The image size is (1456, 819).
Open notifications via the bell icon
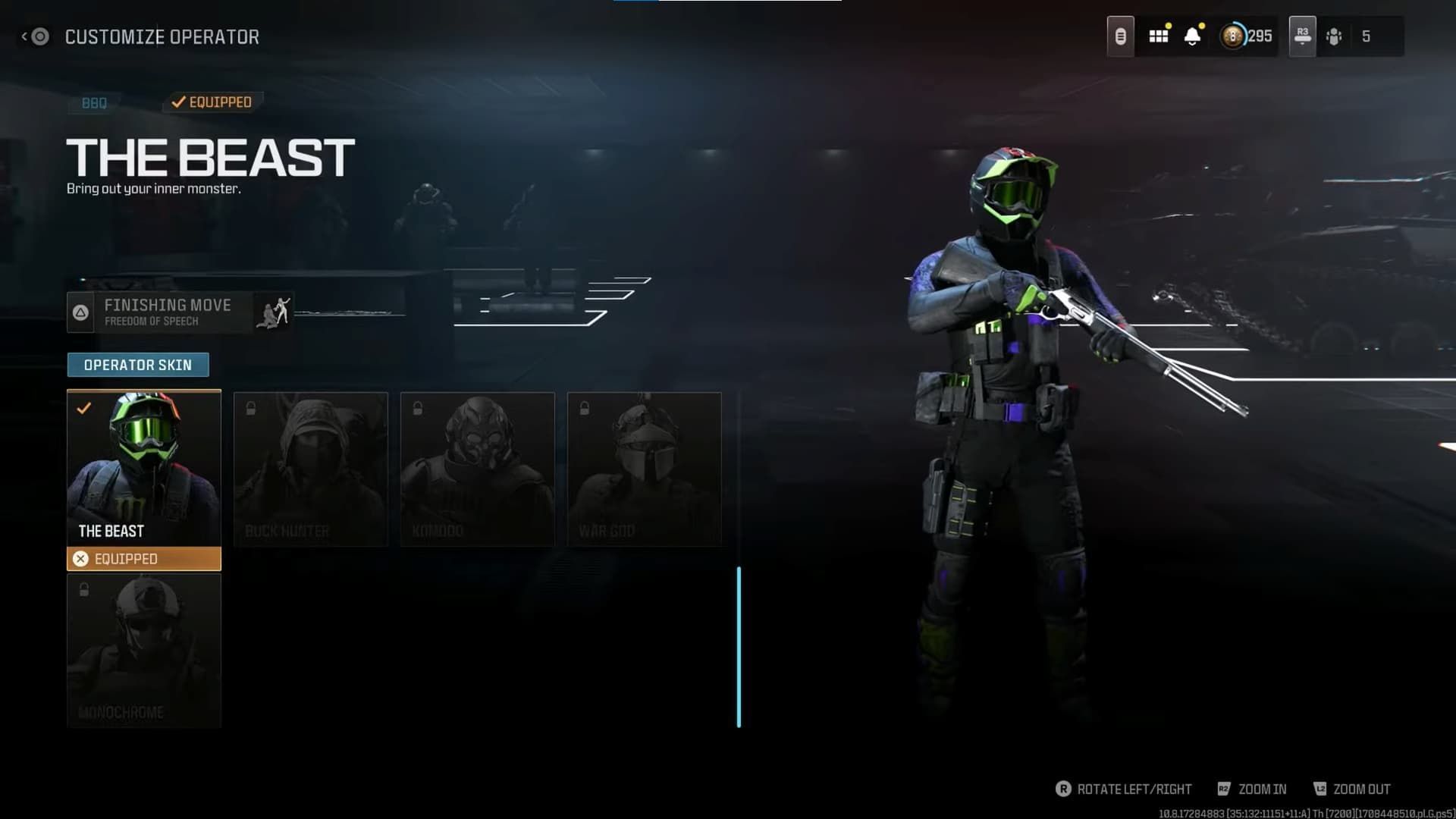pyautogui.click(x=1193, y=36)
